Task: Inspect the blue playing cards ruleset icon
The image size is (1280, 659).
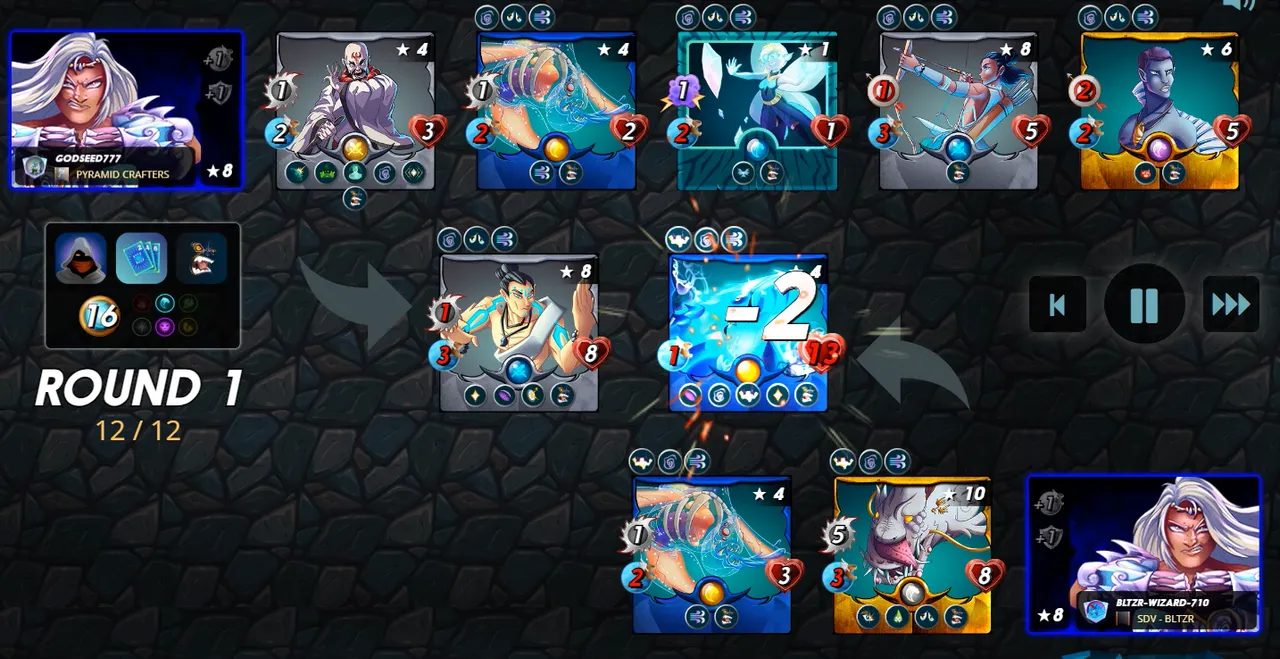Action: pos(141,258)
